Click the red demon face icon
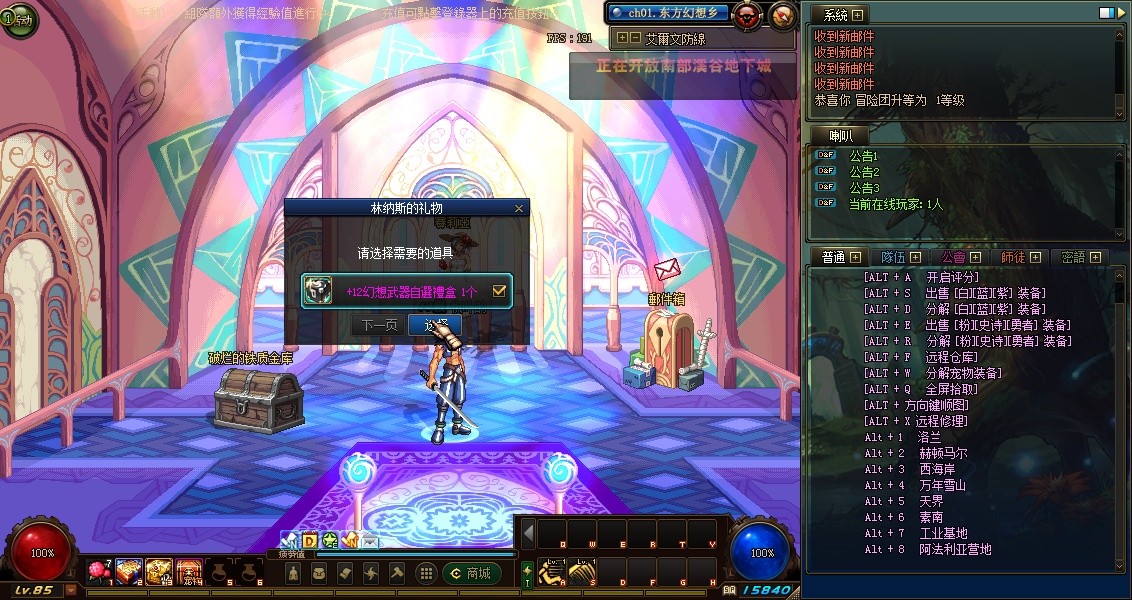Viewport: 1132px width, 600px height. tap(747, 15)
